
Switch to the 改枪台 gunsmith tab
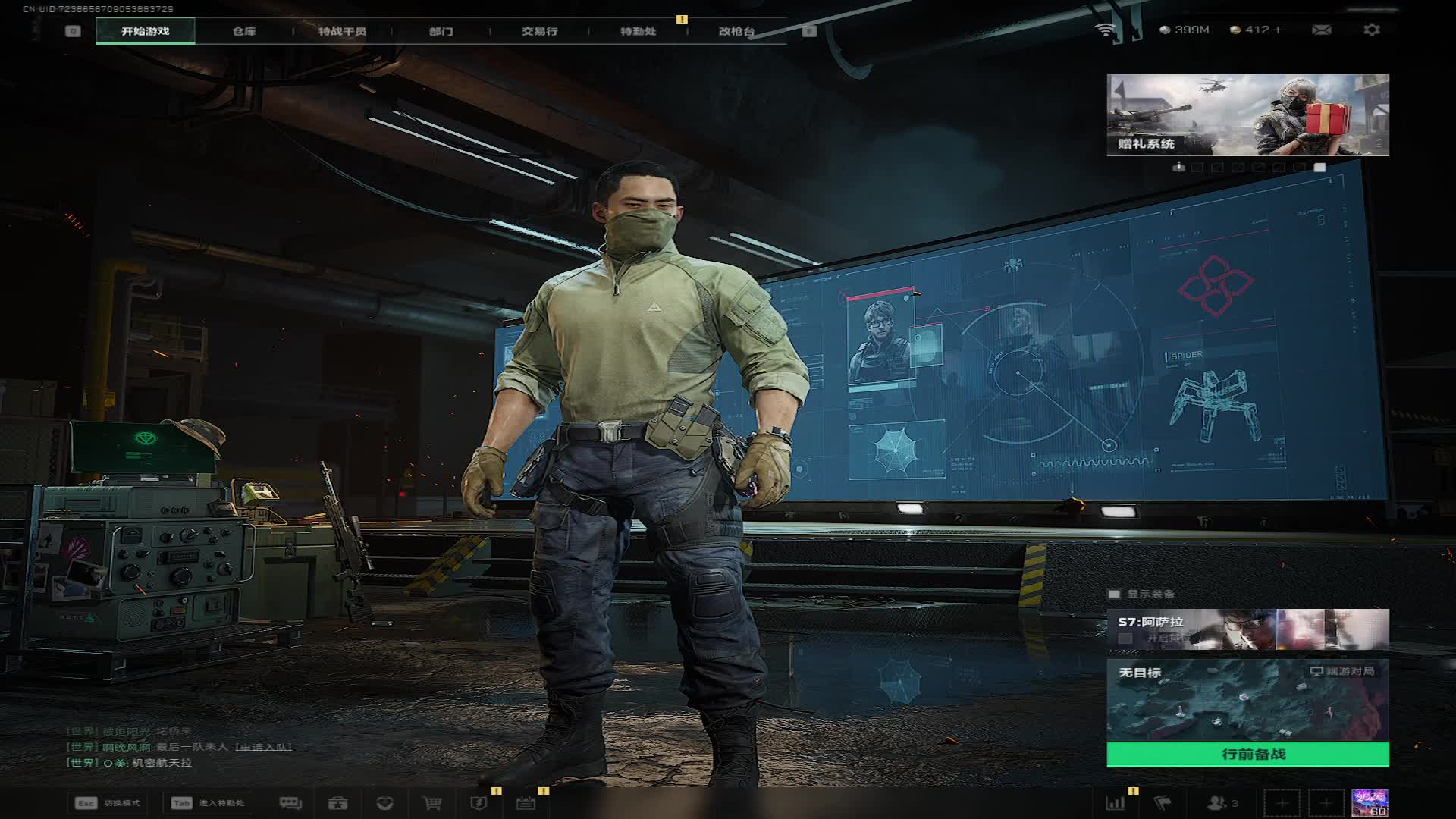tap(736, 31)
